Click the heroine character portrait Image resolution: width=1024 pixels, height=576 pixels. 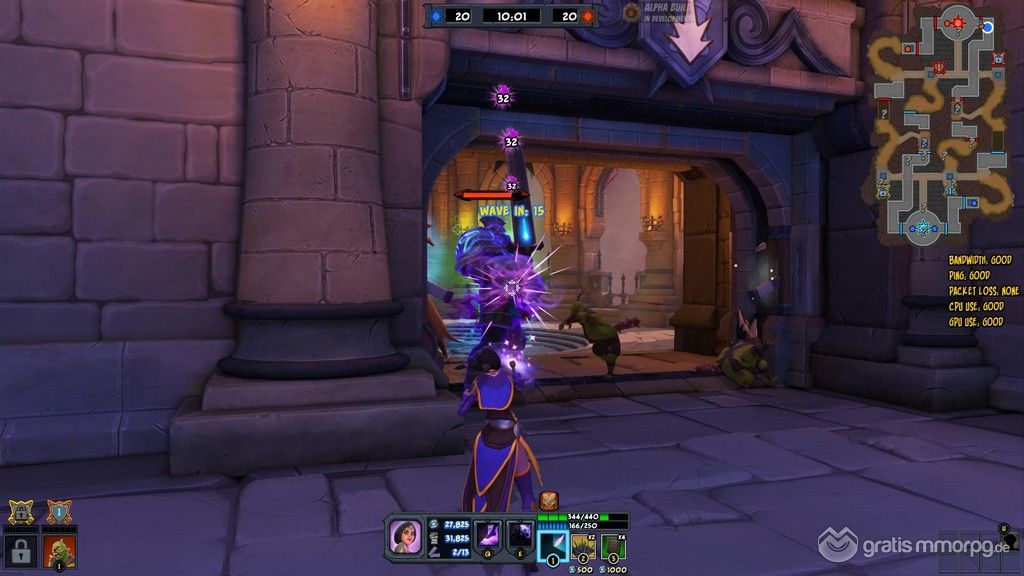click(x=407, y=535)
